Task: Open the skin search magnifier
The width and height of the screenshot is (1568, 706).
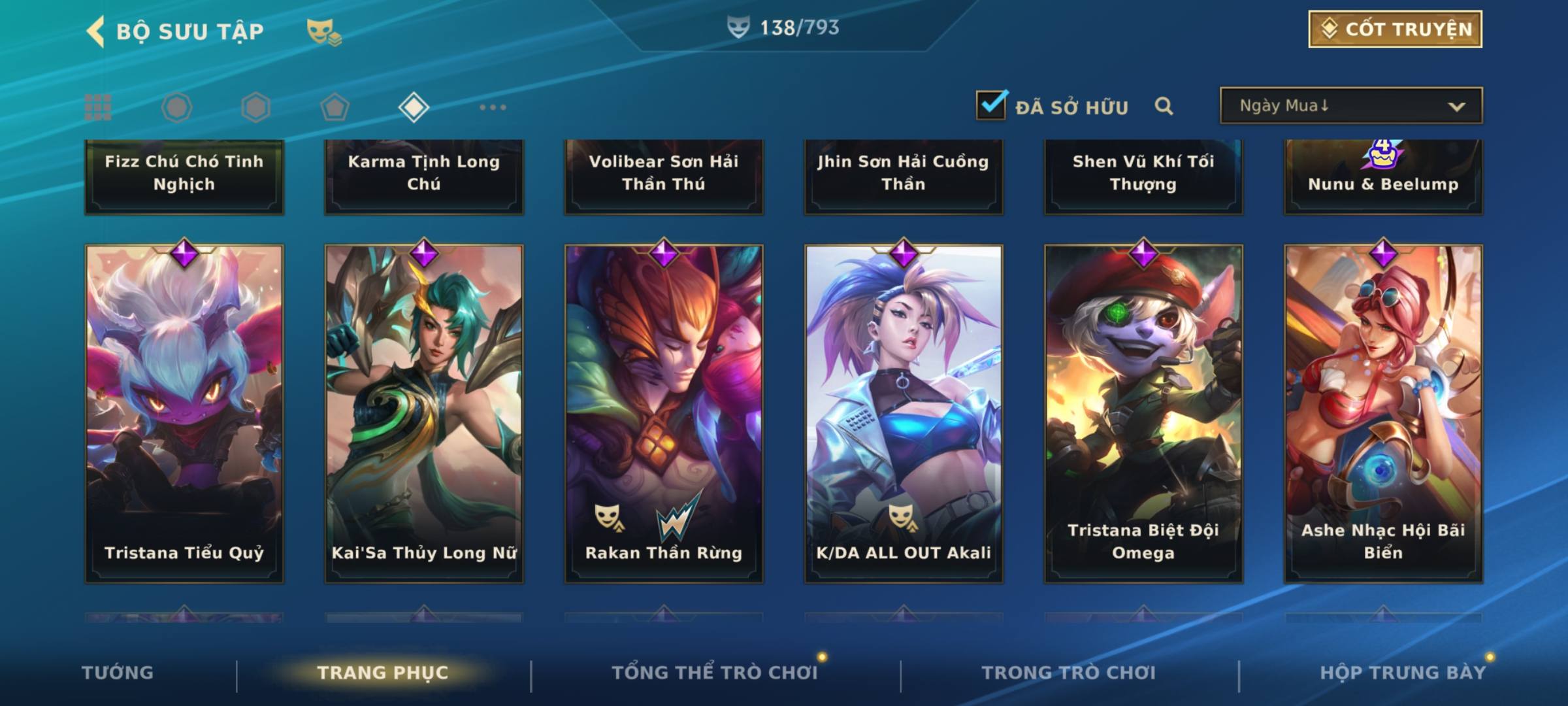Action: tap(1164, 106)
